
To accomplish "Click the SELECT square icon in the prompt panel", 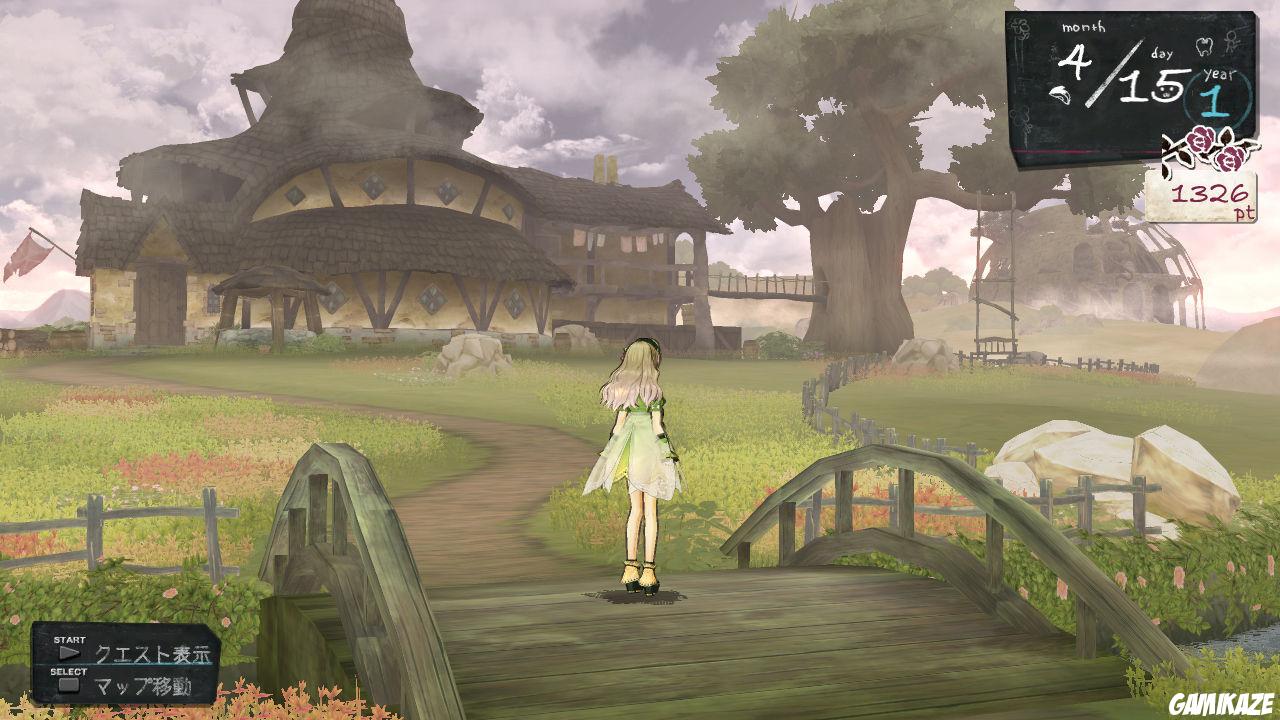I will 70,684.
